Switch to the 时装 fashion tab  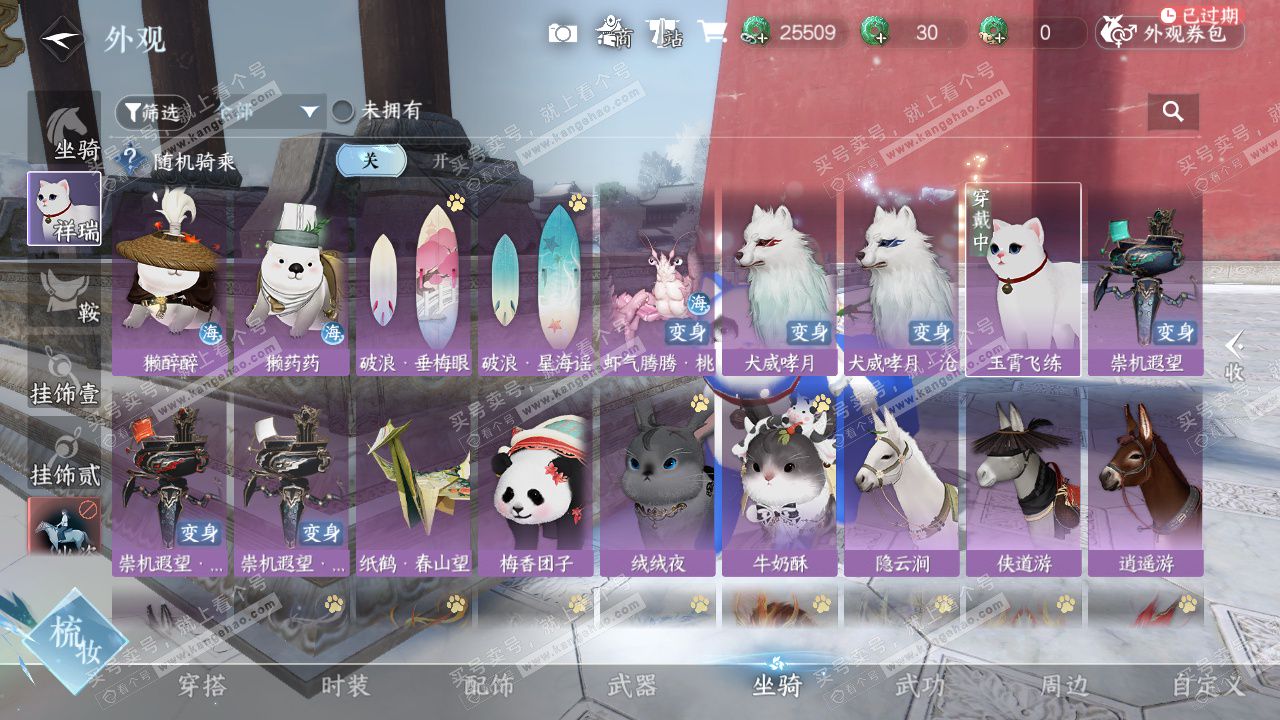click(345, 685)
